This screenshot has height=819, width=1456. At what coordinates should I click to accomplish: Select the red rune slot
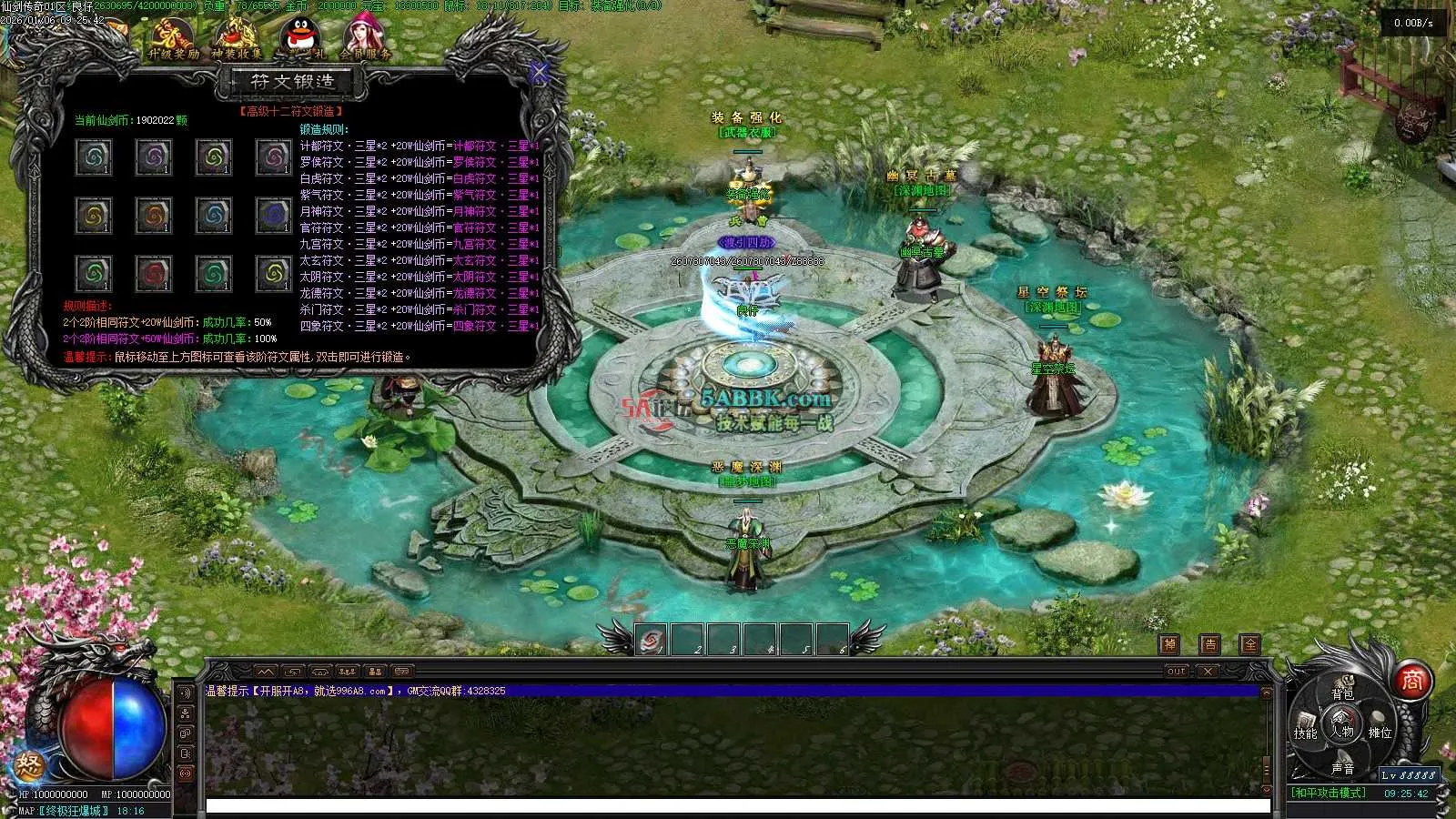pyautogui.click(x=153, y=273)
